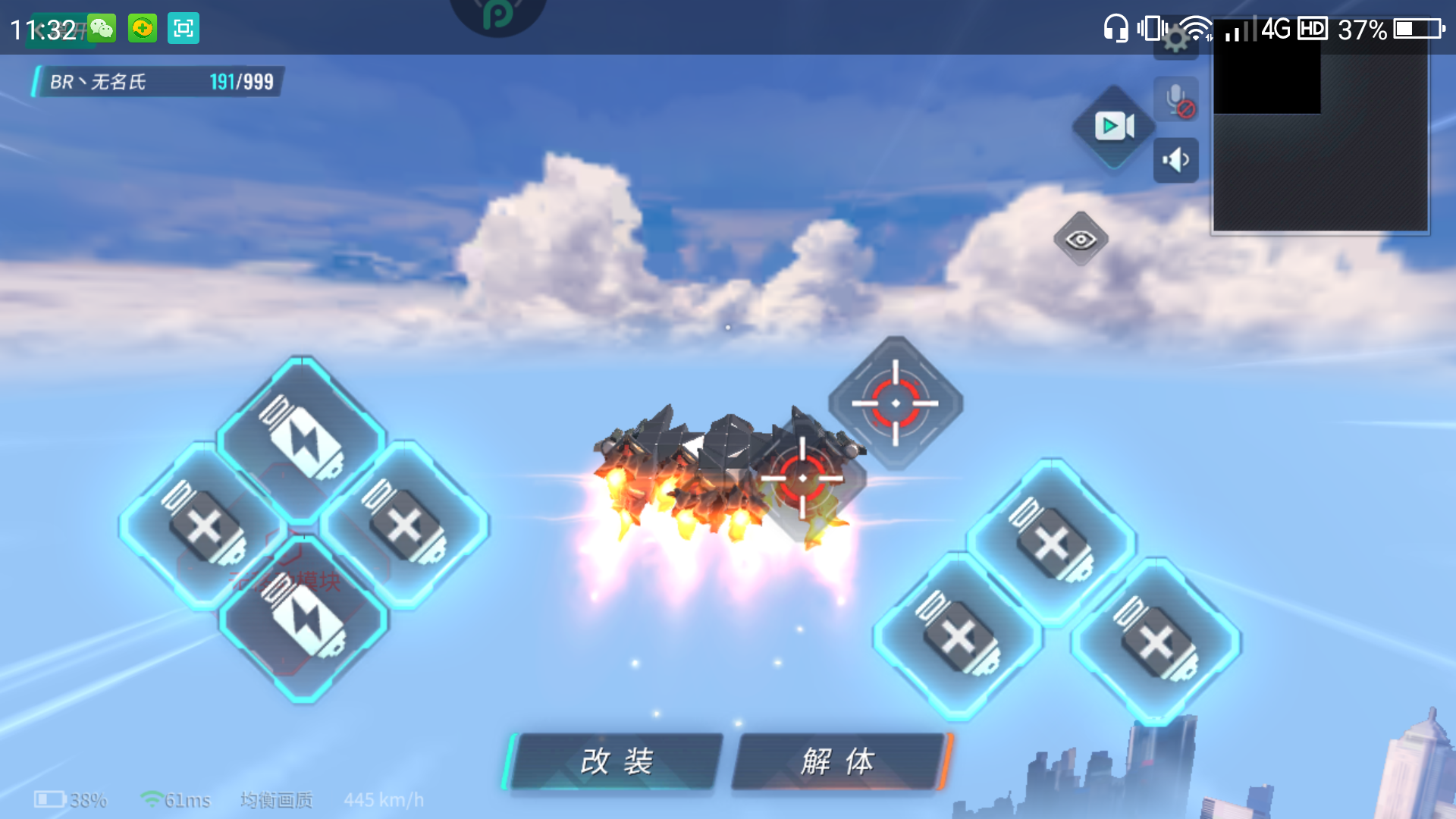The image size is (1456, 819).
Task: Toggle spectator view with the eye icon
Action: point(1083,238)
